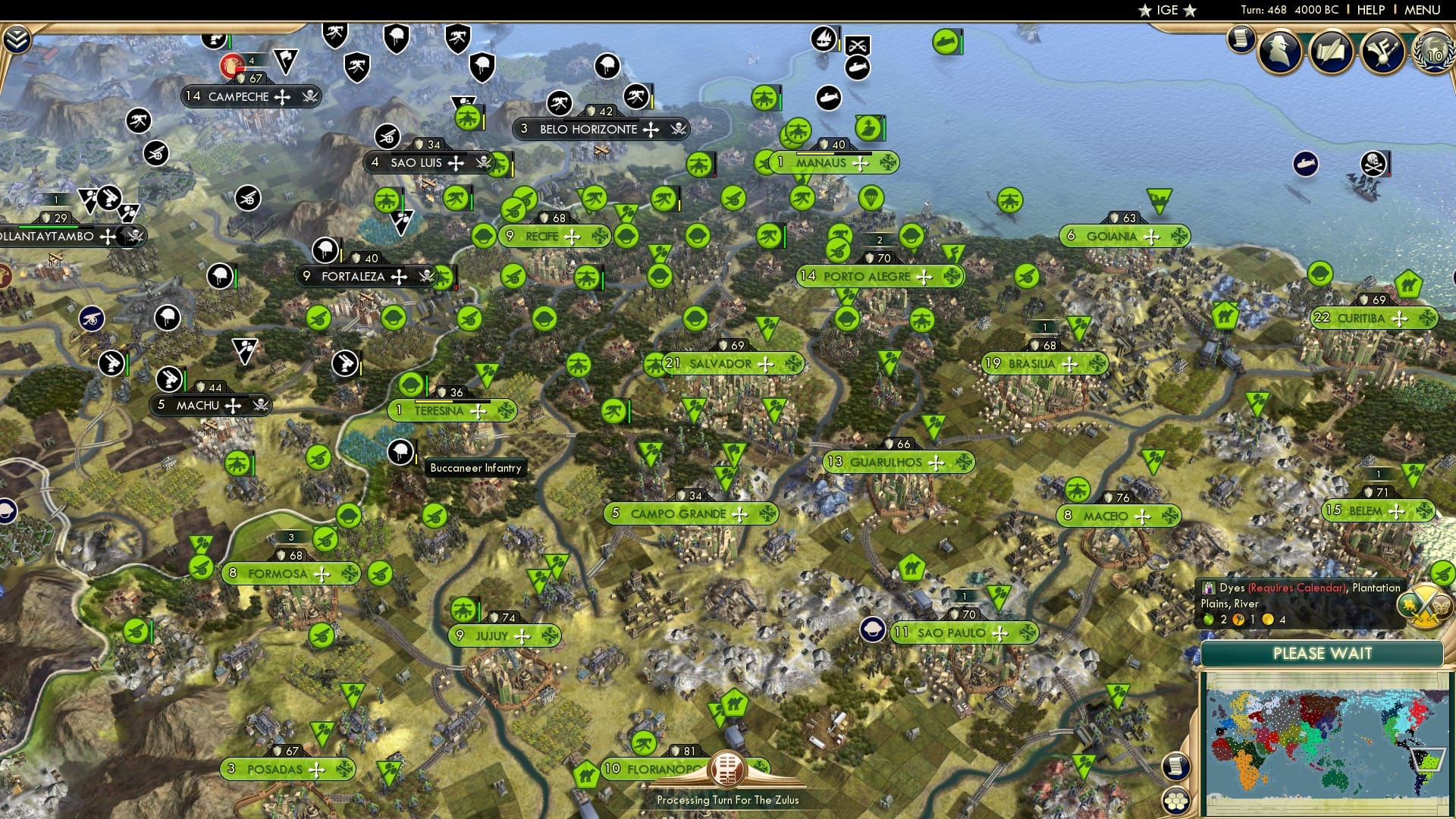Click the pirate flag icon on Campeche's banner
This screenshot has height=819, width=1456.
(x=309, y=96)
